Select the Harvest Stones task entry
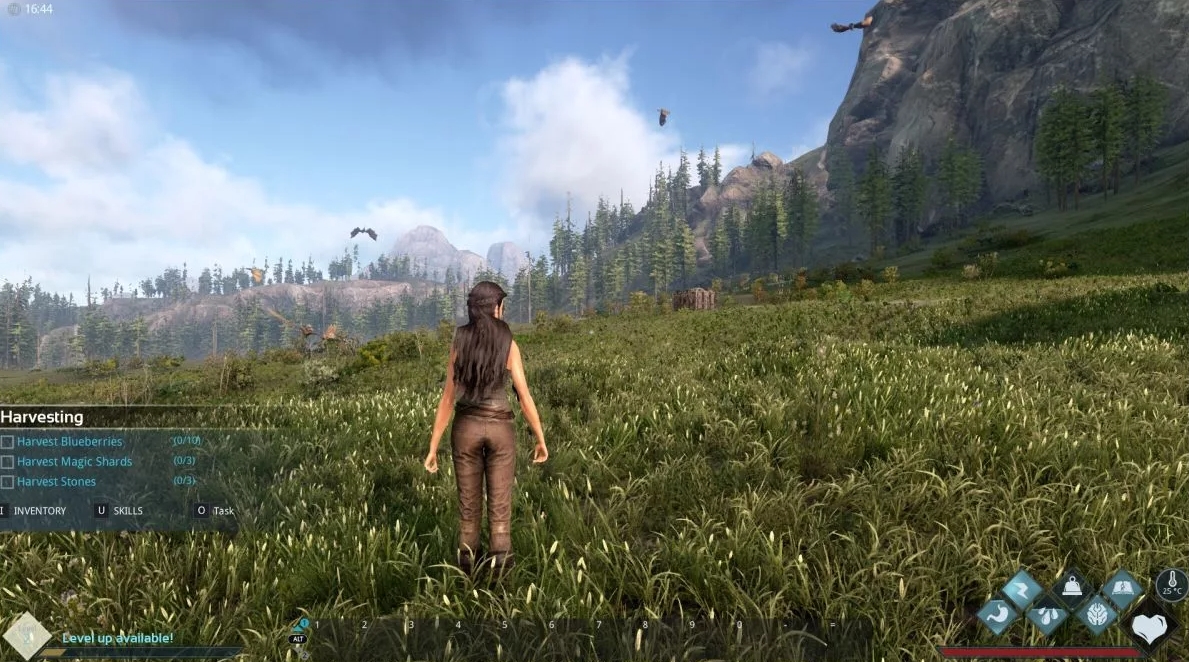The height and width of the screenshot is (662, 1189). (x=56, y=481)
